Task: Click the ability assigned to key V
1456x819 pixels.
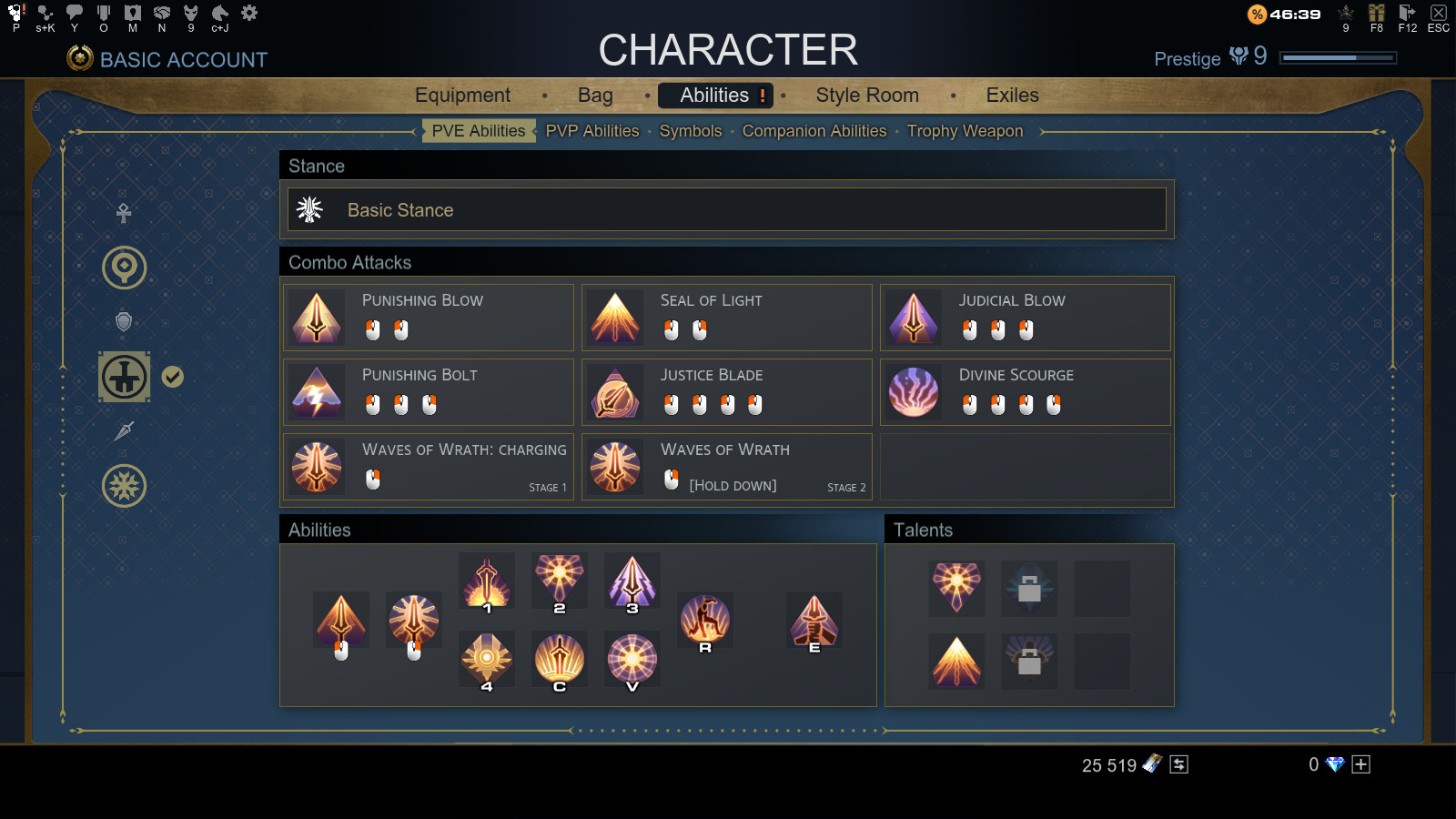Action: pyautogui.click(x=632, y=661)
